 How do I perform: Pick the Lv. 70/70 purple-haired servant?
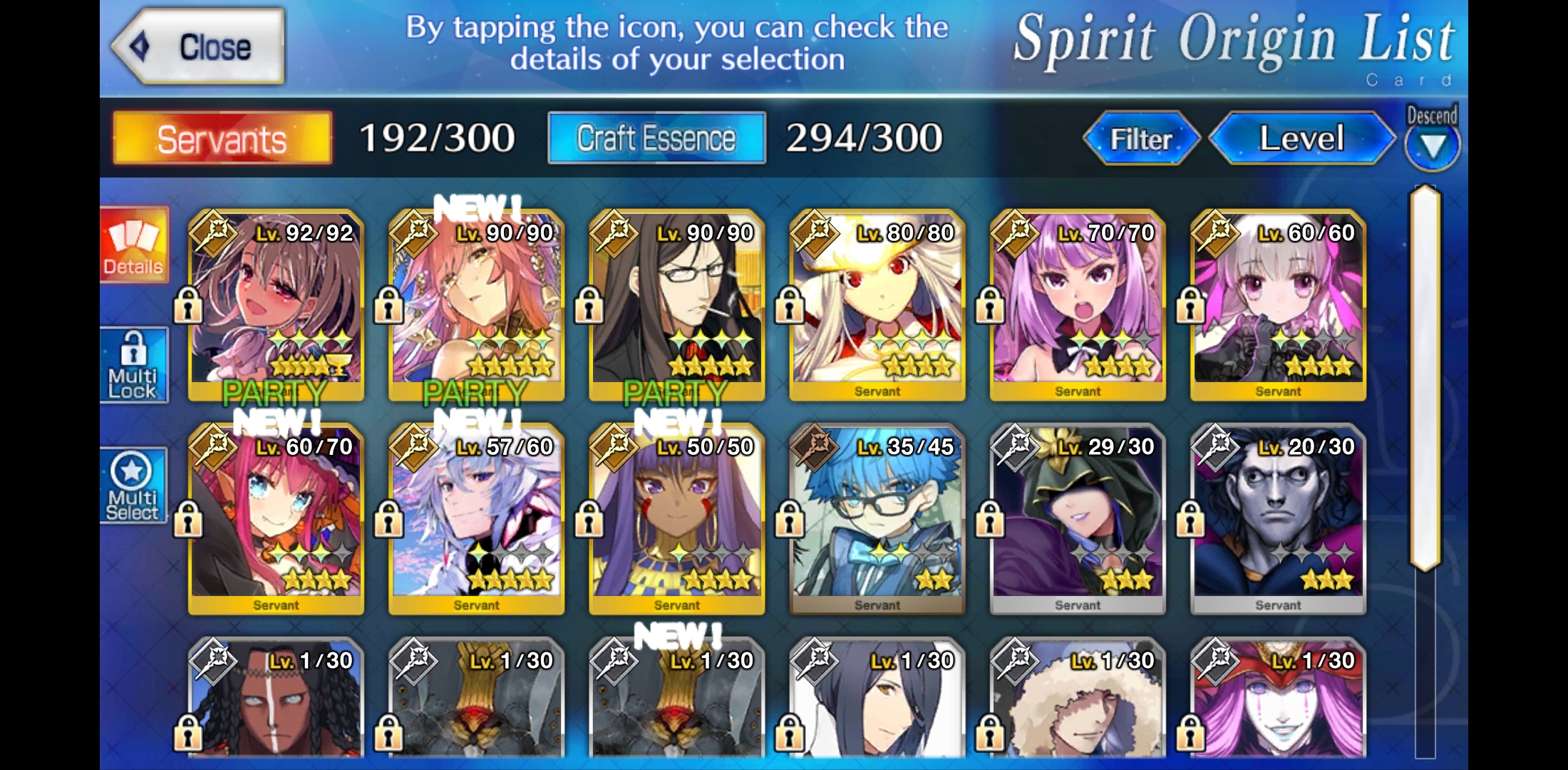[x=1078, y=304]
